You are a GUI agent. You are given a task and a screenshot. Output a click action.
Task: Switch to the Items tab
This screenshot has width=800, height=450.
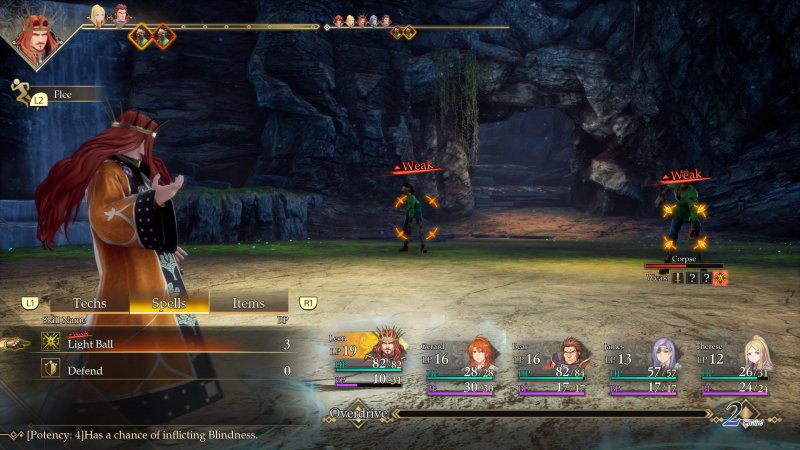(x=248, y=303)
